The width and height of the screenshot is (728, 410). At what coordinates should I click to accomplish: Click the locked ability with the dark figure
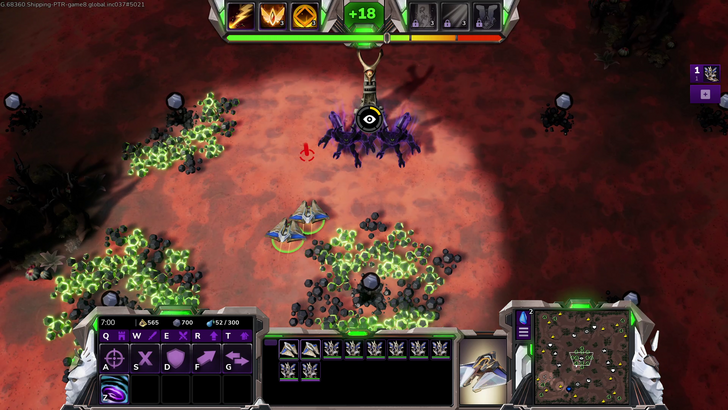pos(423,16)
